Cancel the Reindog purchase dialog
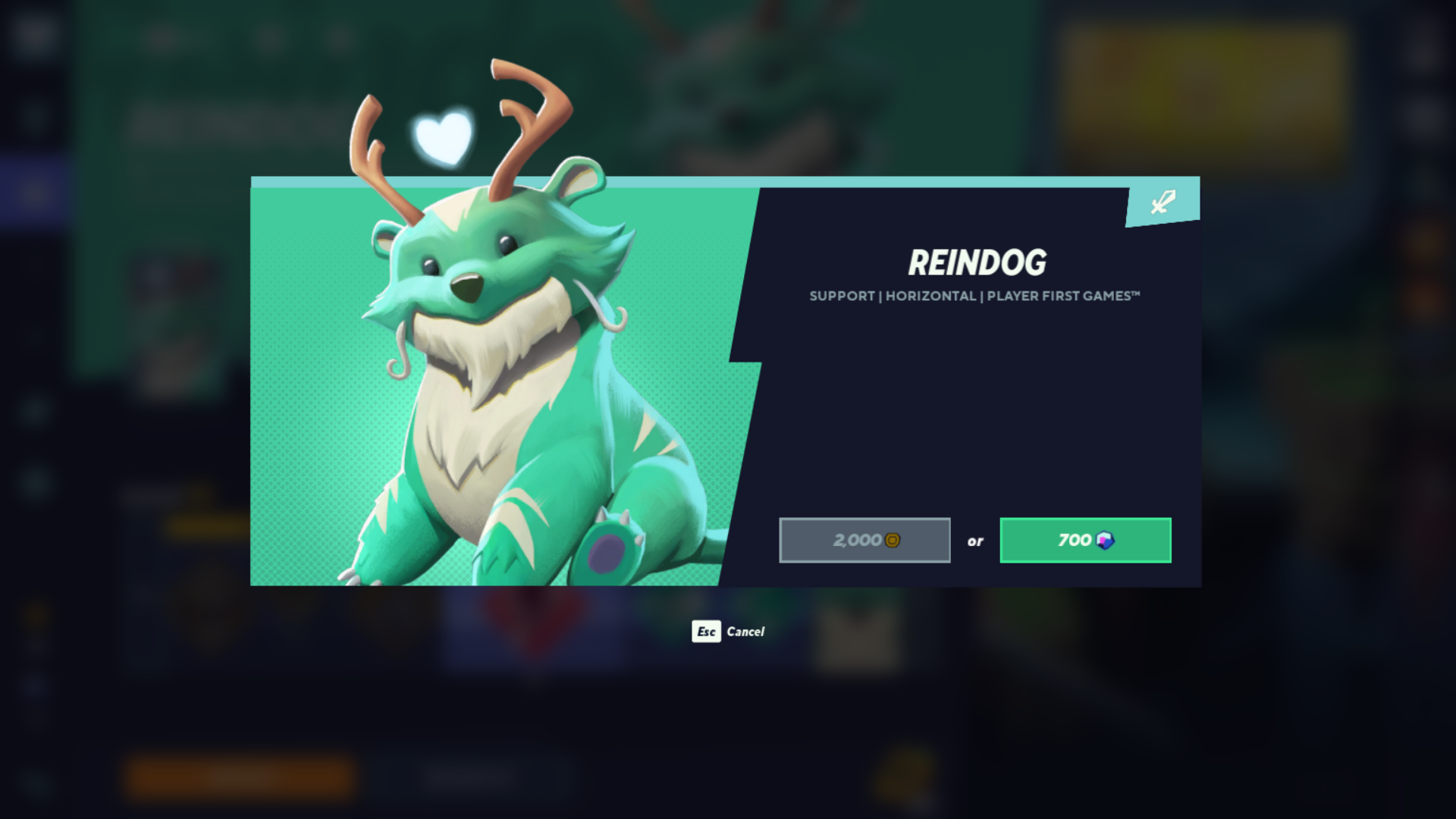The height and width of the screenshot is (819, 1456). click(x=728, y=631)
